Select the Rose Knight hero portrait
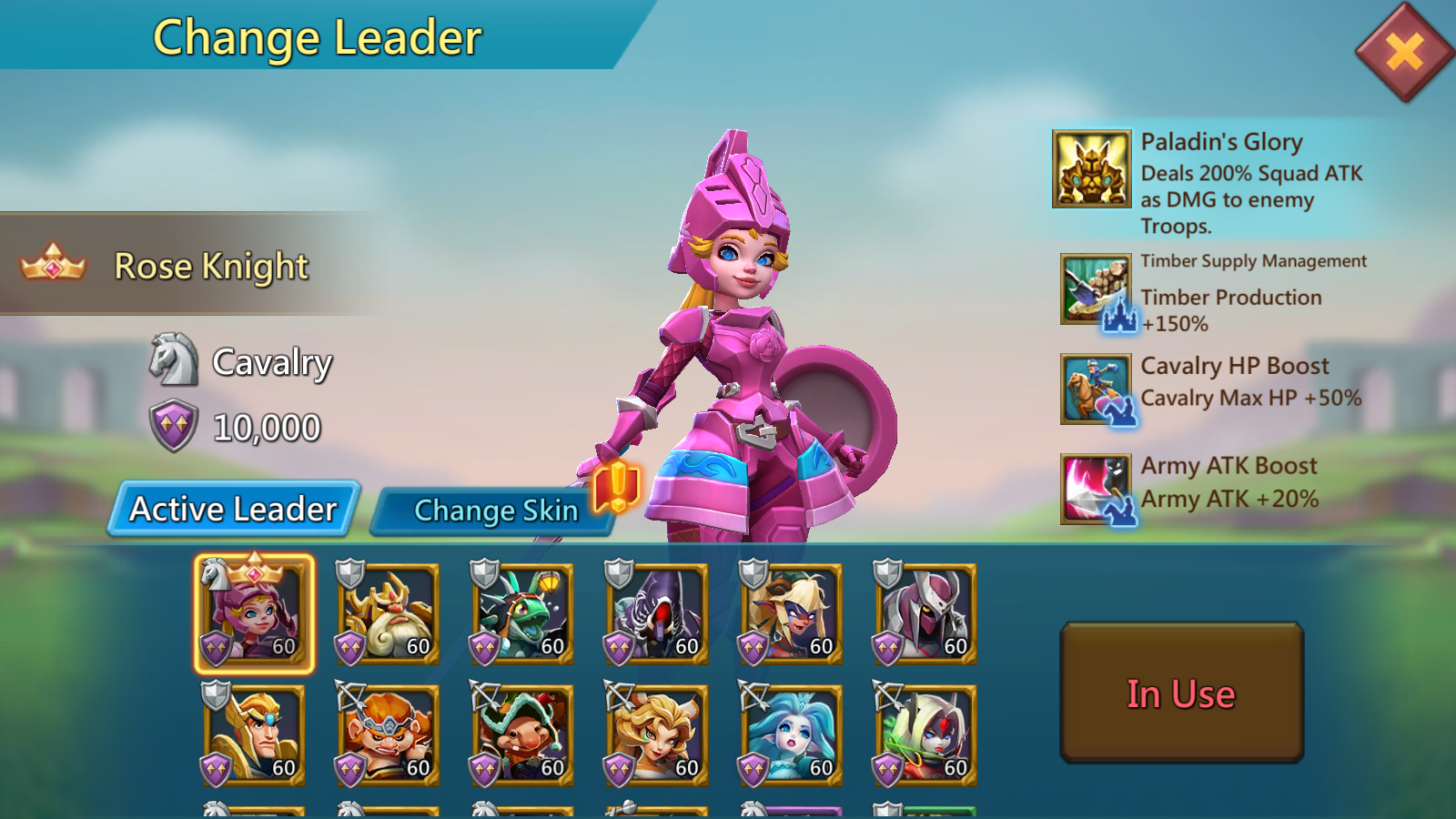 254,613
